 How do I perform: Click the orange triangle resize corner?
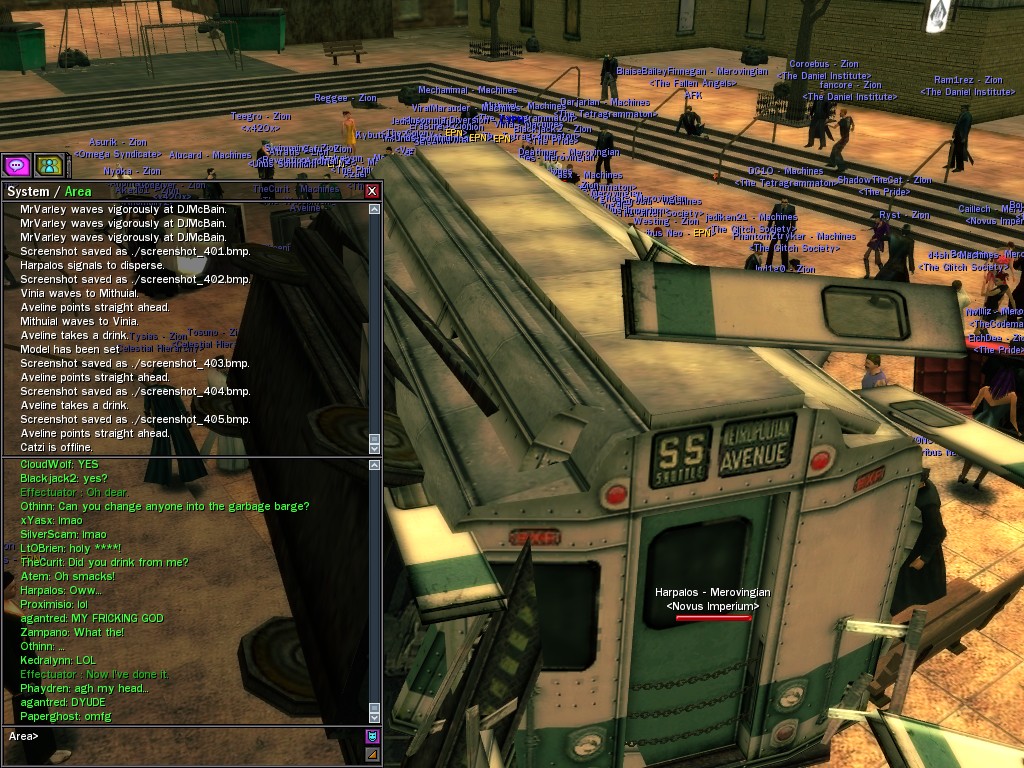coord(372,754)
